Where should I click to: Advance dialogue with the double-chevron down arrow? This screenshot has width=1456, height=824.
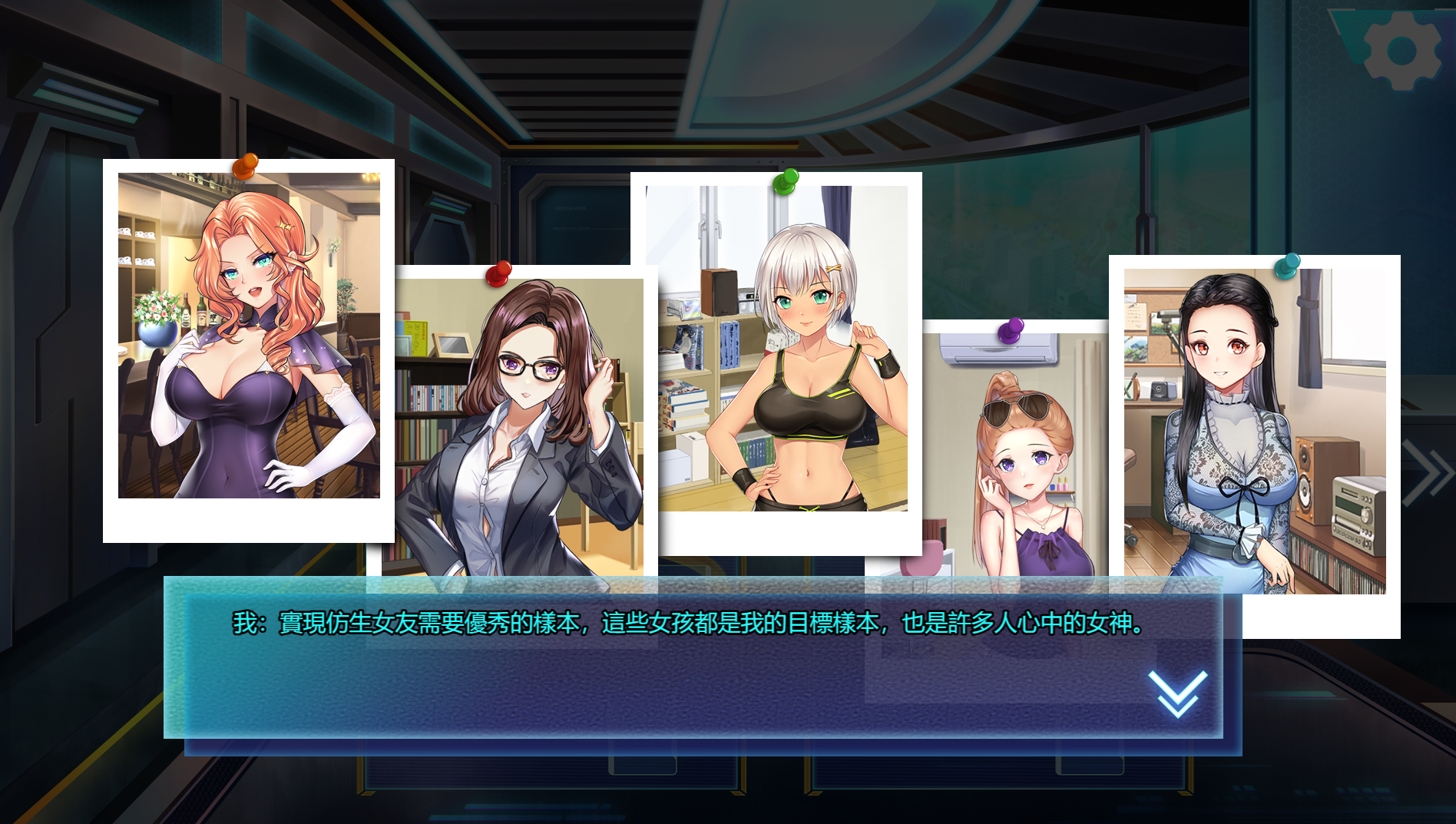click(x=1177, y=693)
